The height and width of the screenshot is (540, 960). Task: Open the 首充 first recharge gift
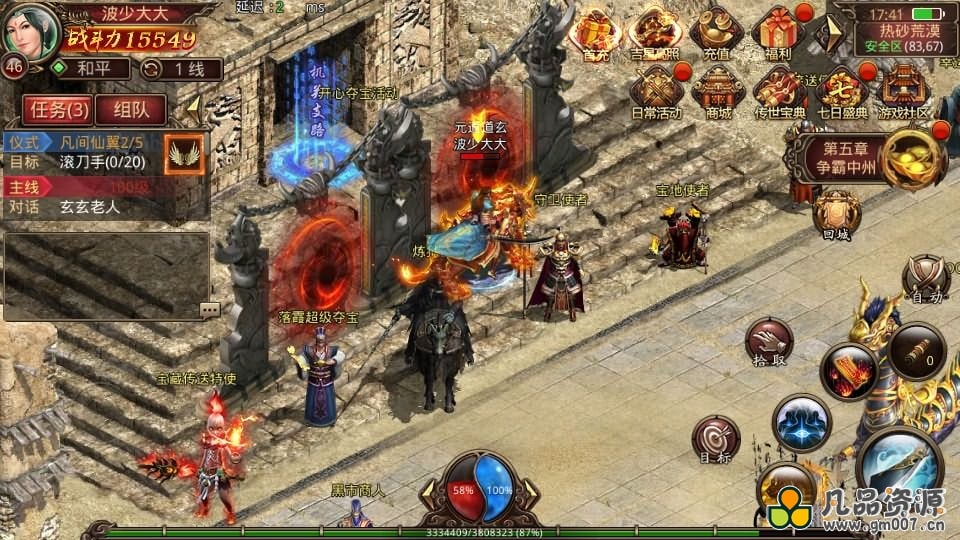[596, 33]
